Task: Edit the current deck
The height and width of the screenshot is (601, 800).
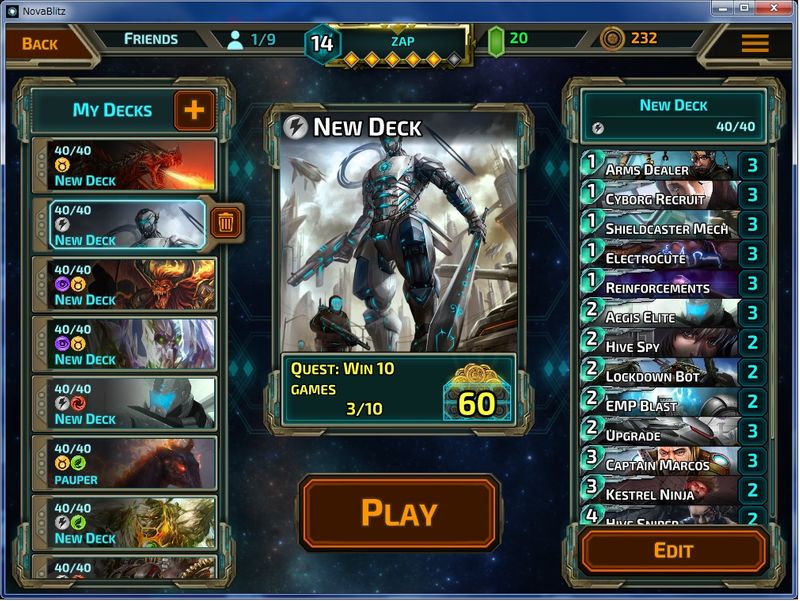Action: click(x=673, y=550)
